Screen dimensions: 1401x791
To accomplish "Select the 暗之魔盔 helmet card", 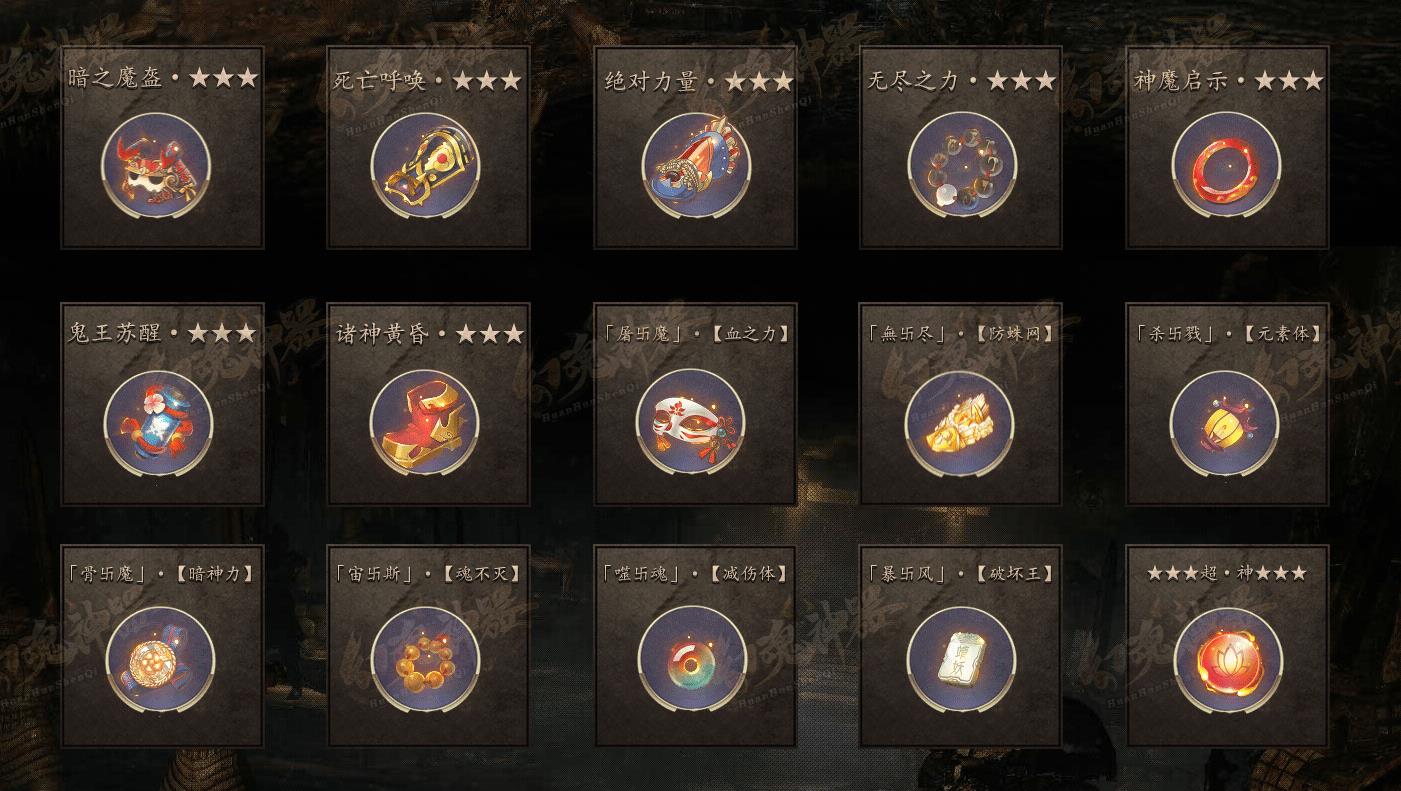I will tap(161, 165).
